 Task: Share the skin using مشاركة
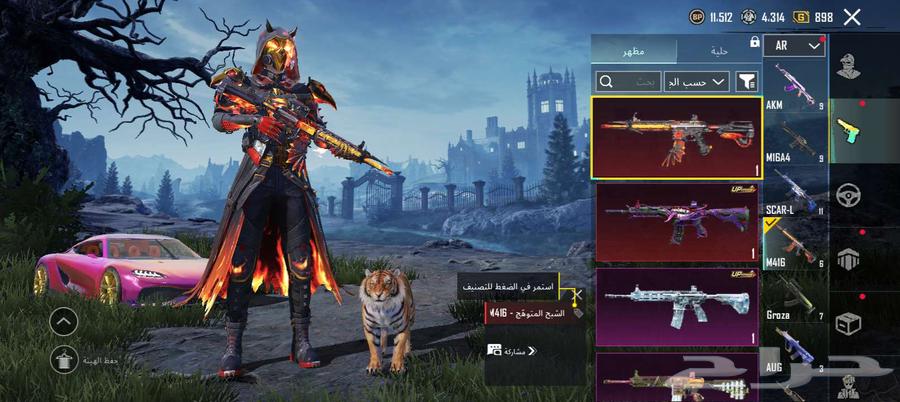click(x=512, y=351)
